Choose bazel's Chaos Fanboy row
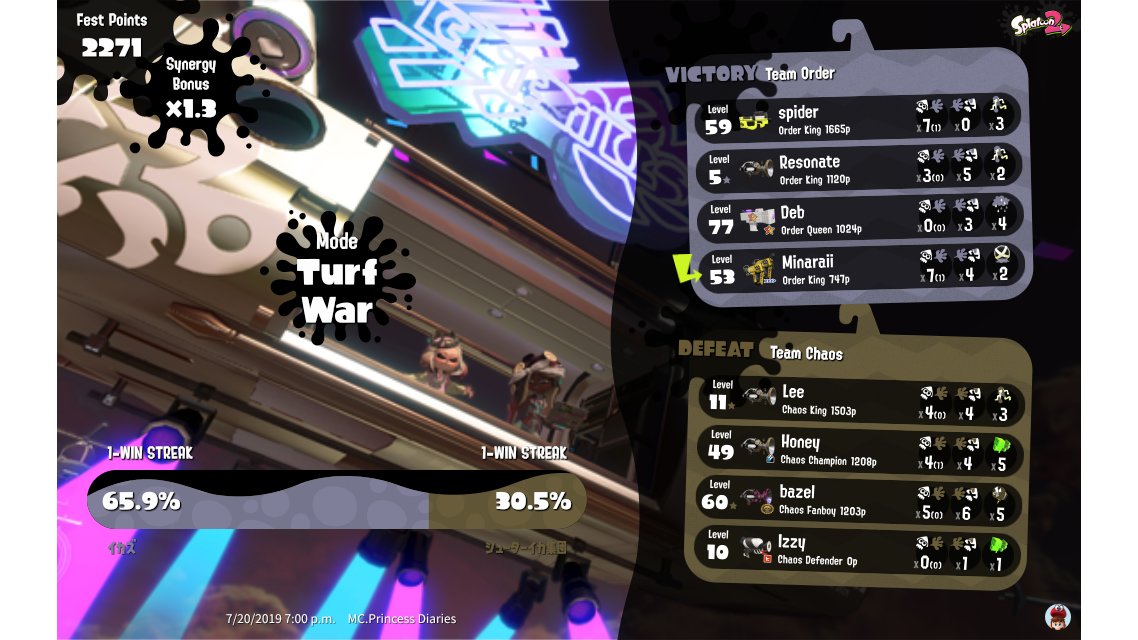This screenshot has width=1138, height=640. (x=860, y=500)
